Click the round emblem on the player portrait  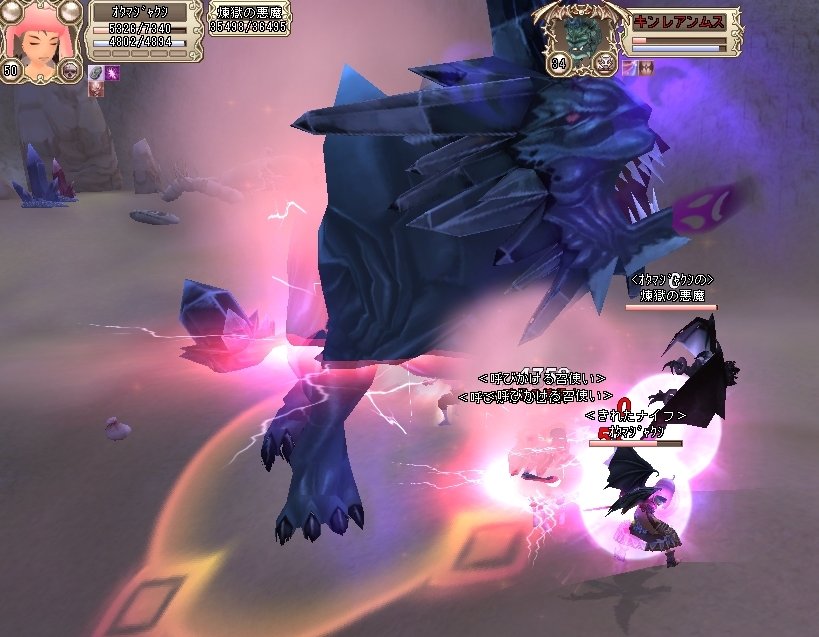(70, 69)
